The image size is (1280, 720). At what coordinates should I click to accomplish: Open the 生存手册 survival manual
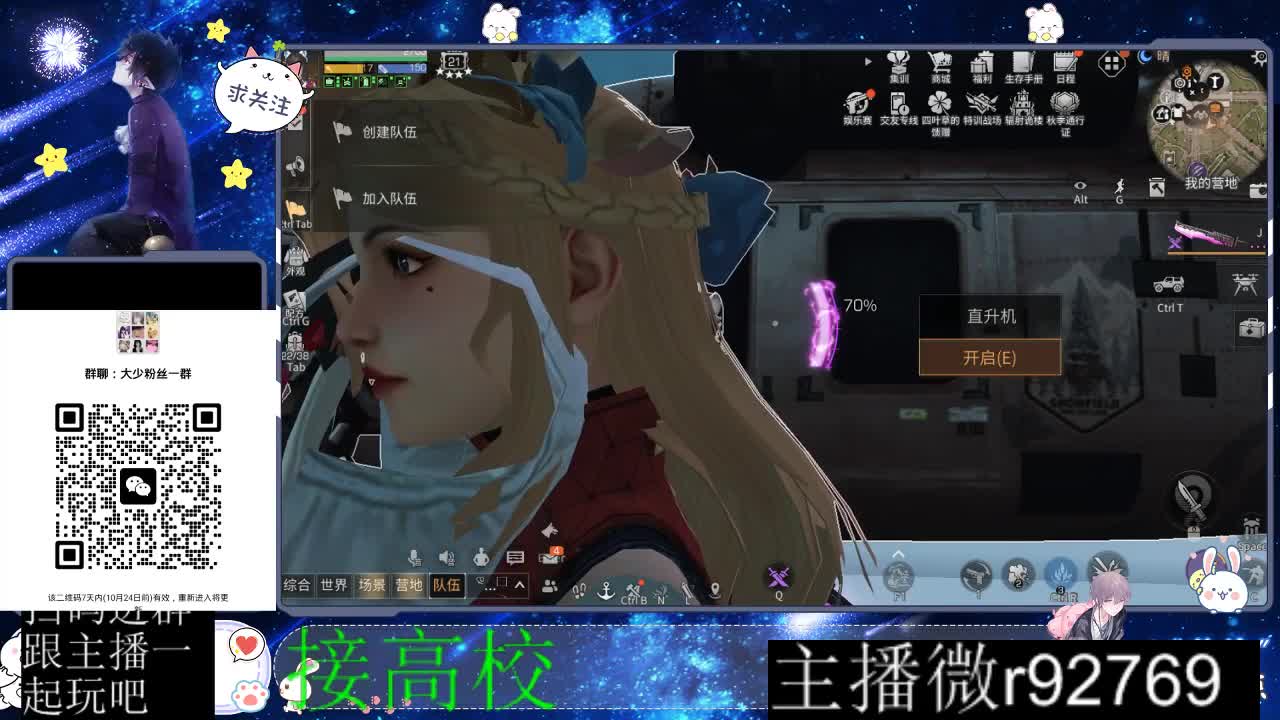click(x=1023, y=63)
